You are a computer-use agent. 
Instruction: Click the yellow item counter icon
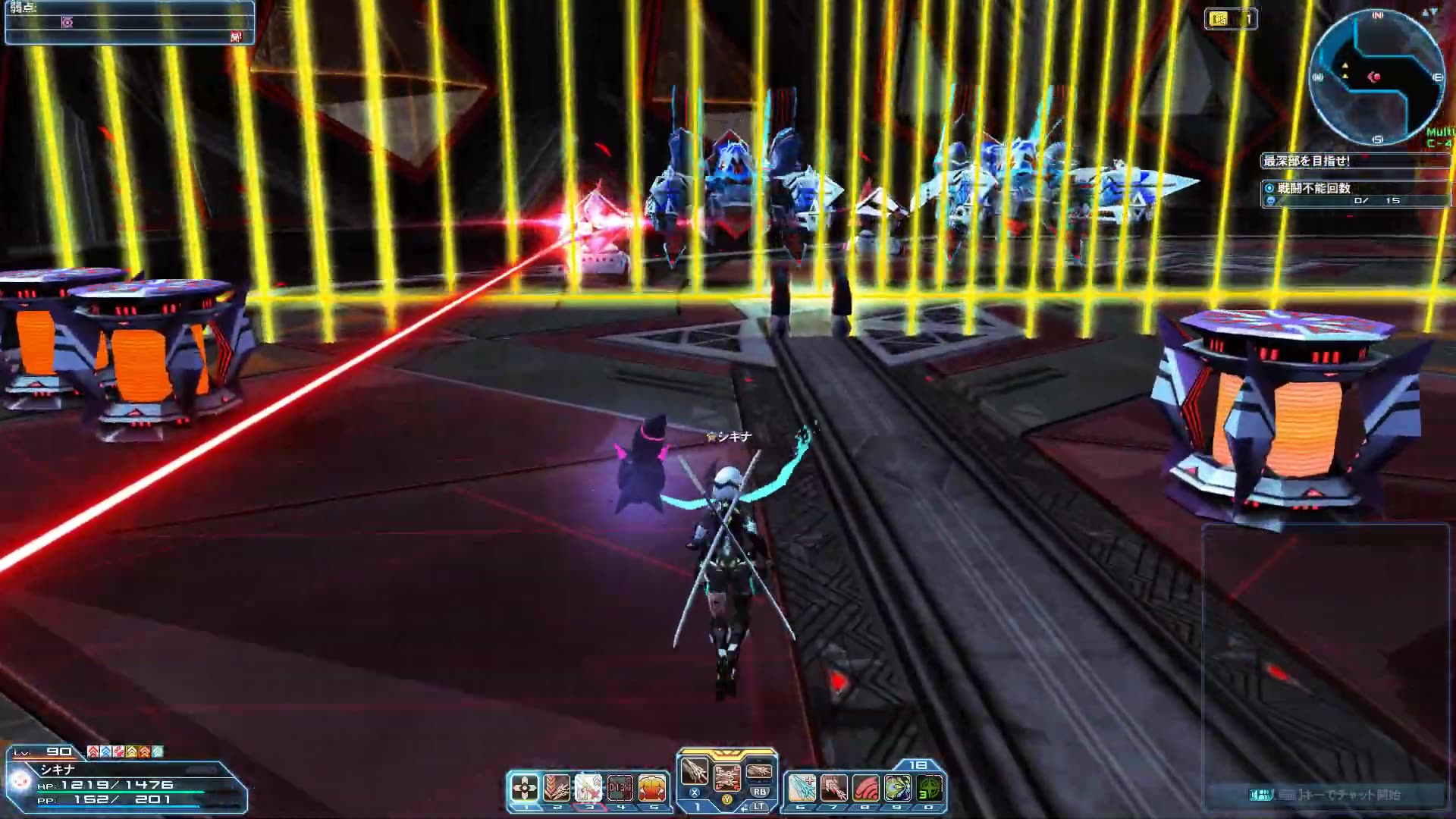coord(1219,19)
